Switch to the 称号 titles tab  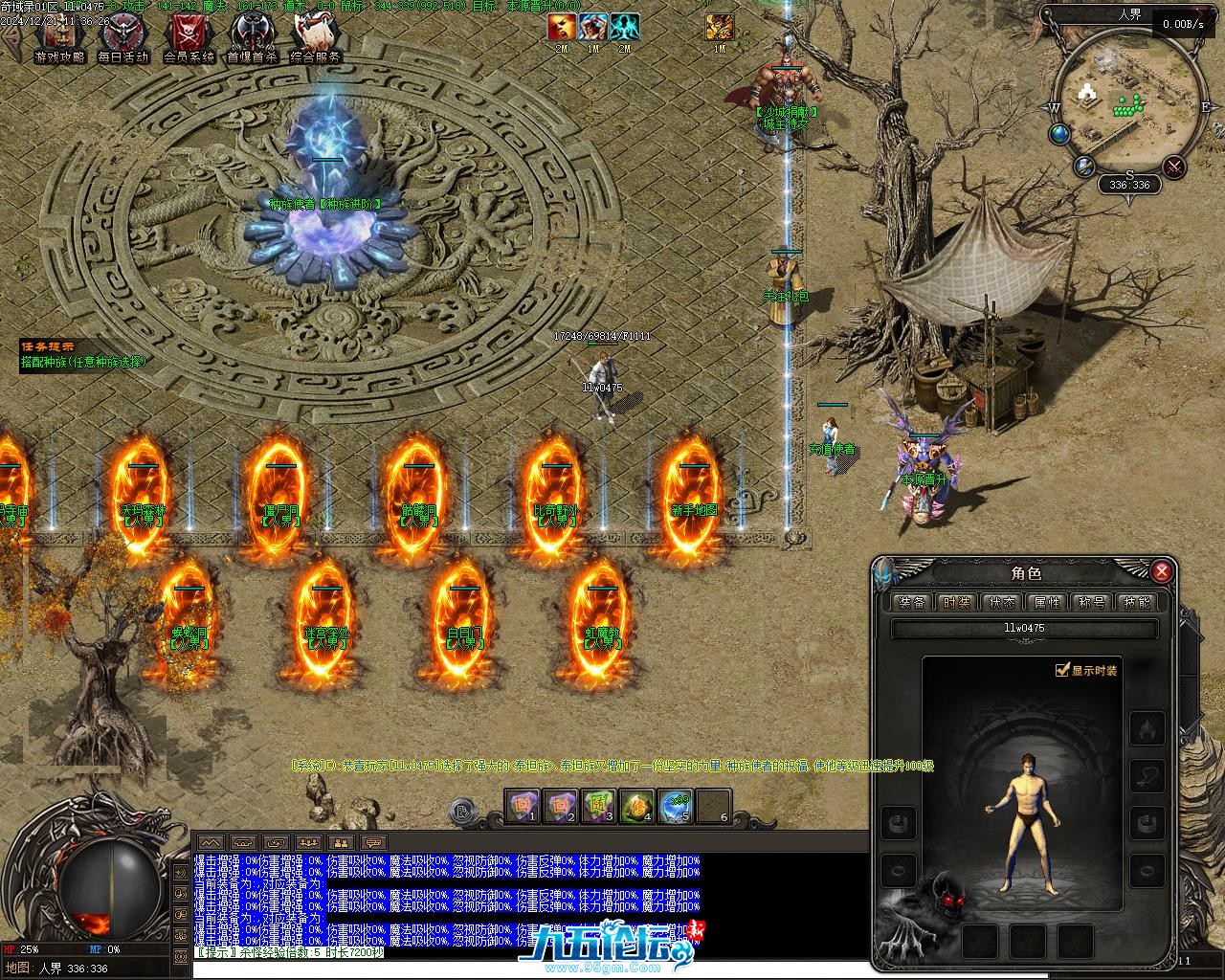(x=1092, y=602)
